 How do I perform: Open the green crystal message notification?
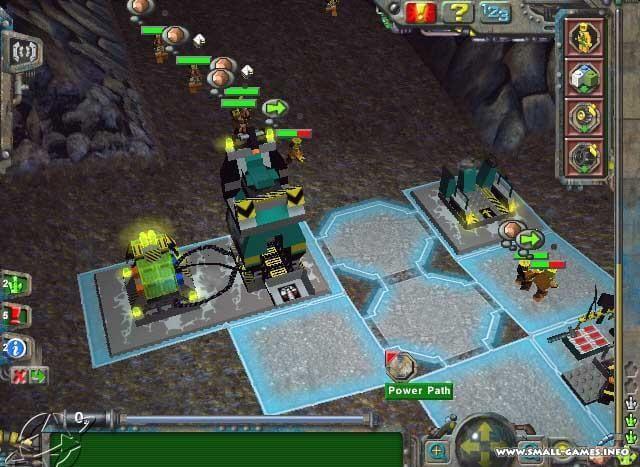[14, 286]
